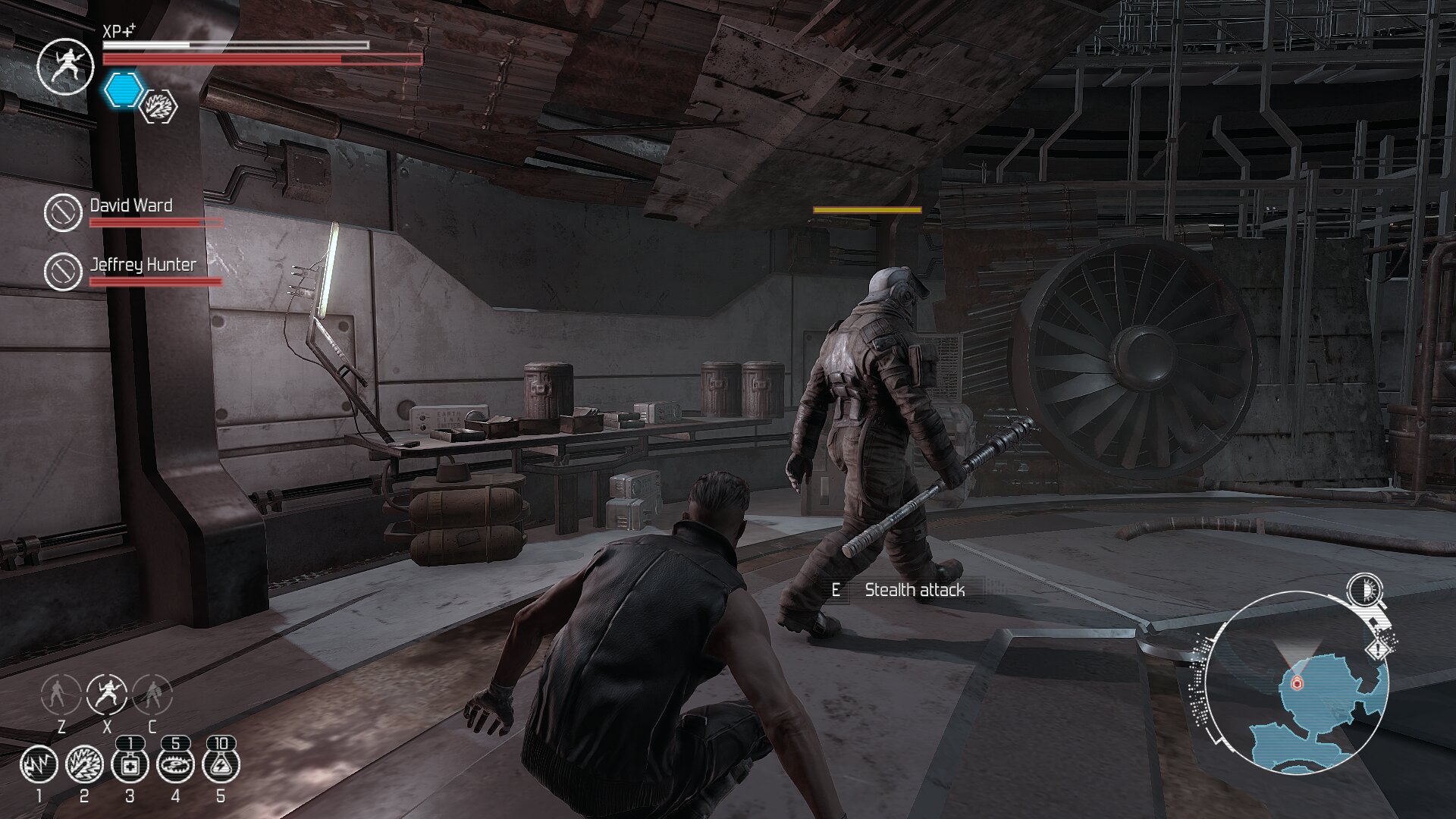Click the glowing blue hexagon status icon
The height and width of the screenshot is (819, 1456).
[x=122, y=89]
